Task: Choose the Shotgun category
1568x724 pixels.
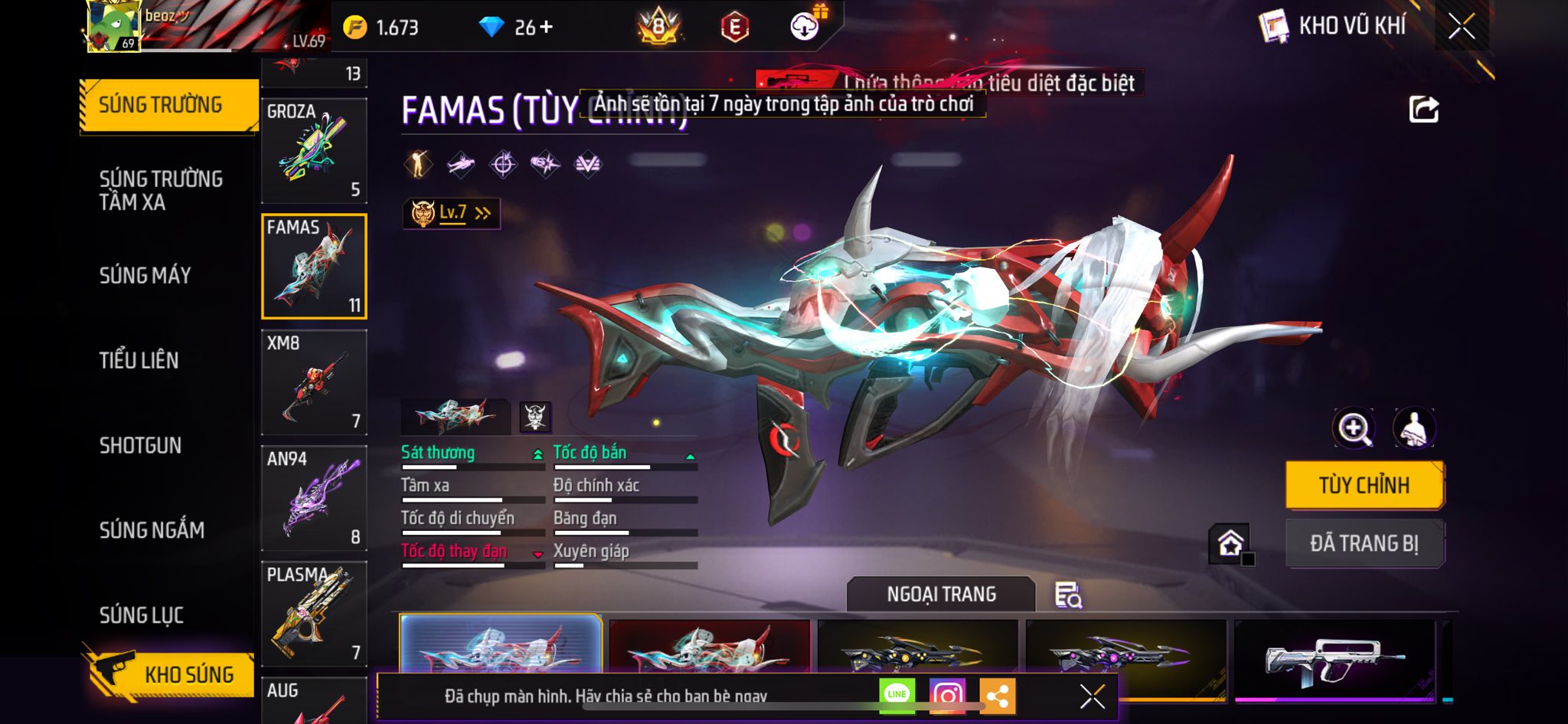Action: coord(140,445)
